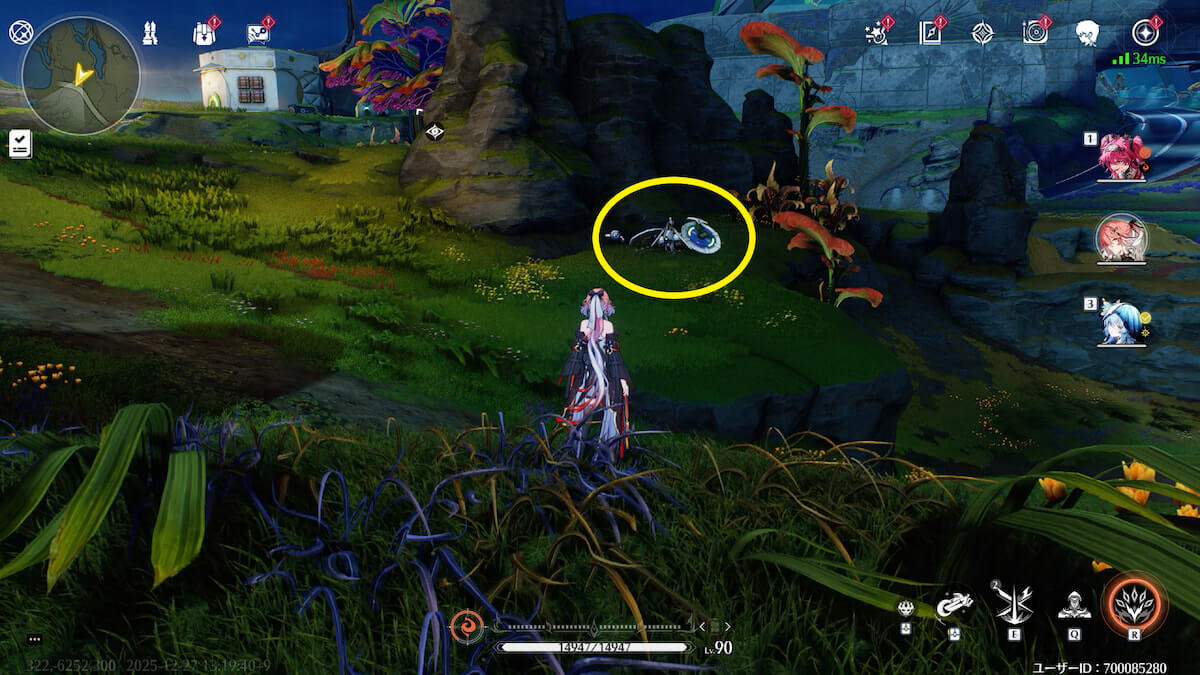Open the character head silhouette icon
The image size is (1200, 675).
1088,33
